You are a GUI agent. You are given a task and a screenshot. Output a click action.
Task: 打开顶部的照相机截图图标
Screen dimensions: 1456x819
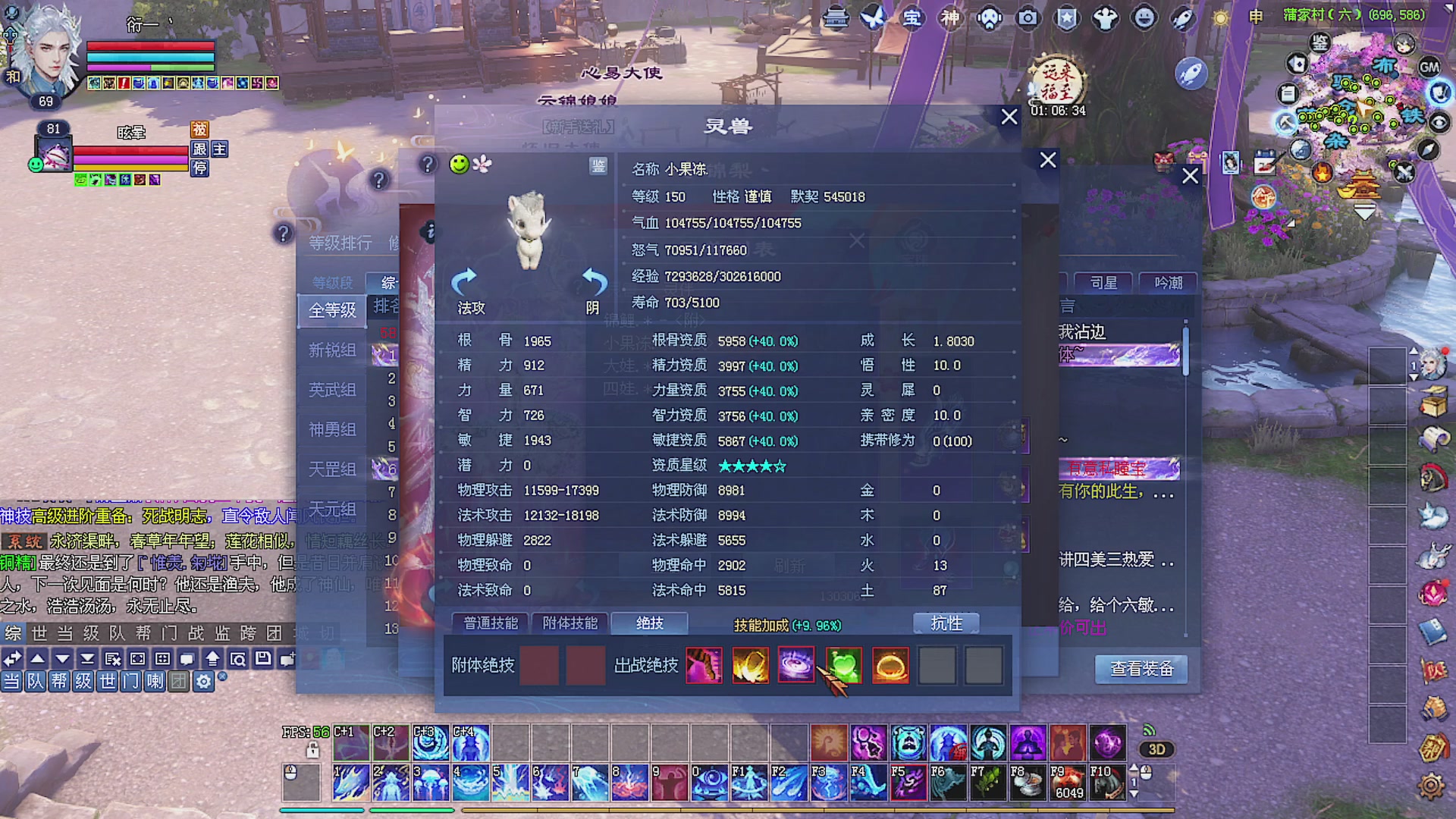(1028, 17)
